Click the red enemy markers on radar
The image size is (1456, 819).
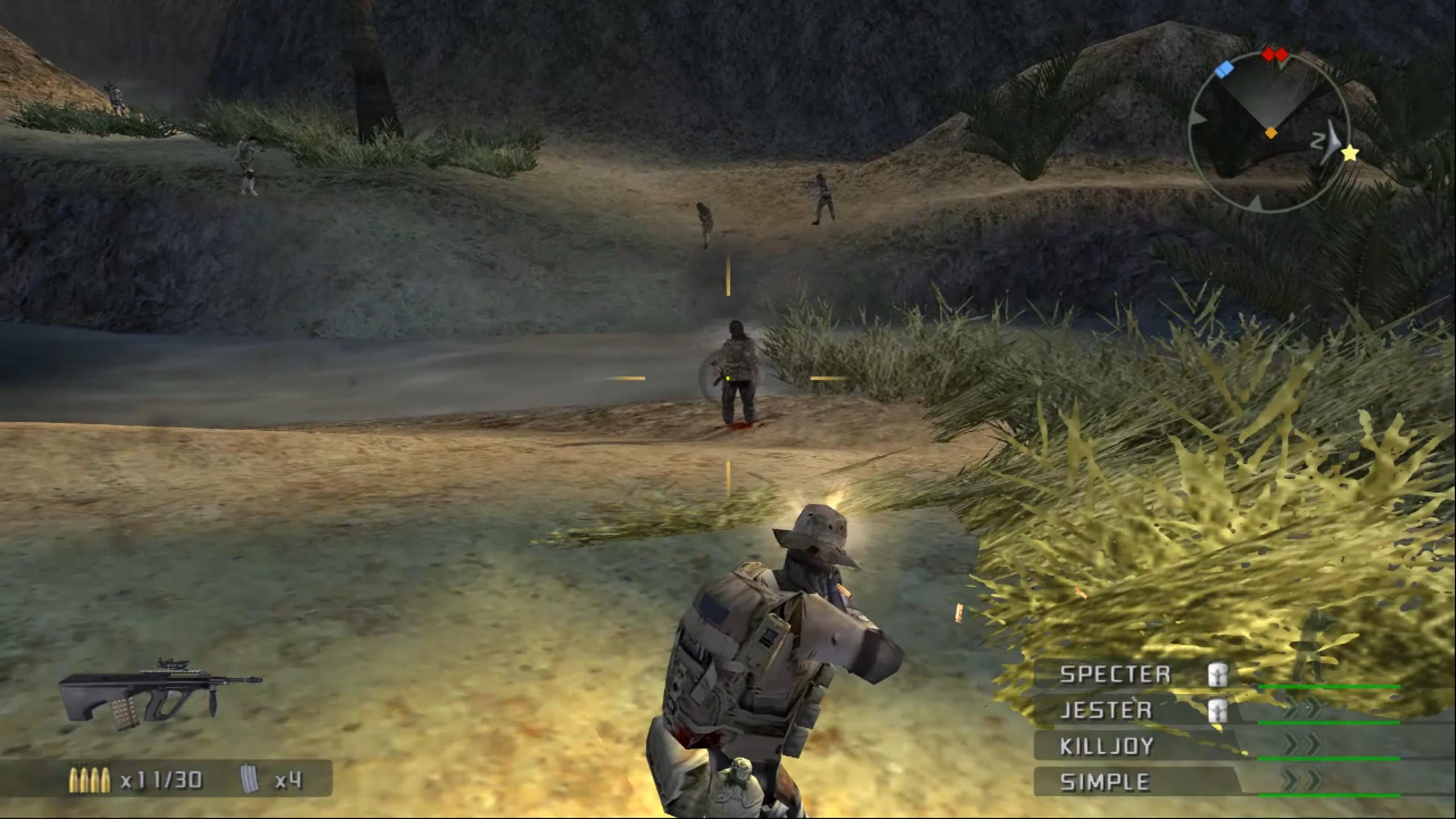point(1275,55)
